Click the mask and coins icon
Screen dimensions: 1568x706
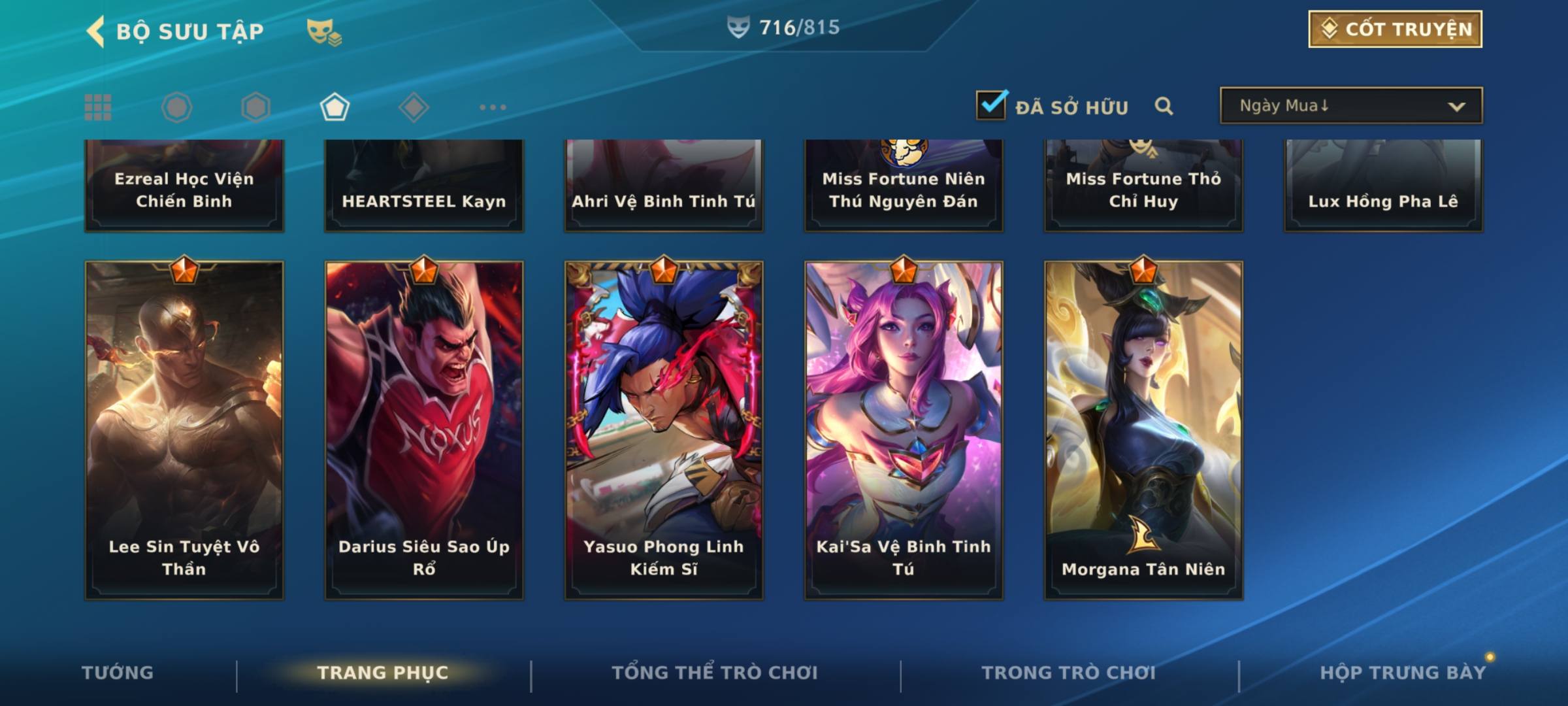[x=323, y=31]
